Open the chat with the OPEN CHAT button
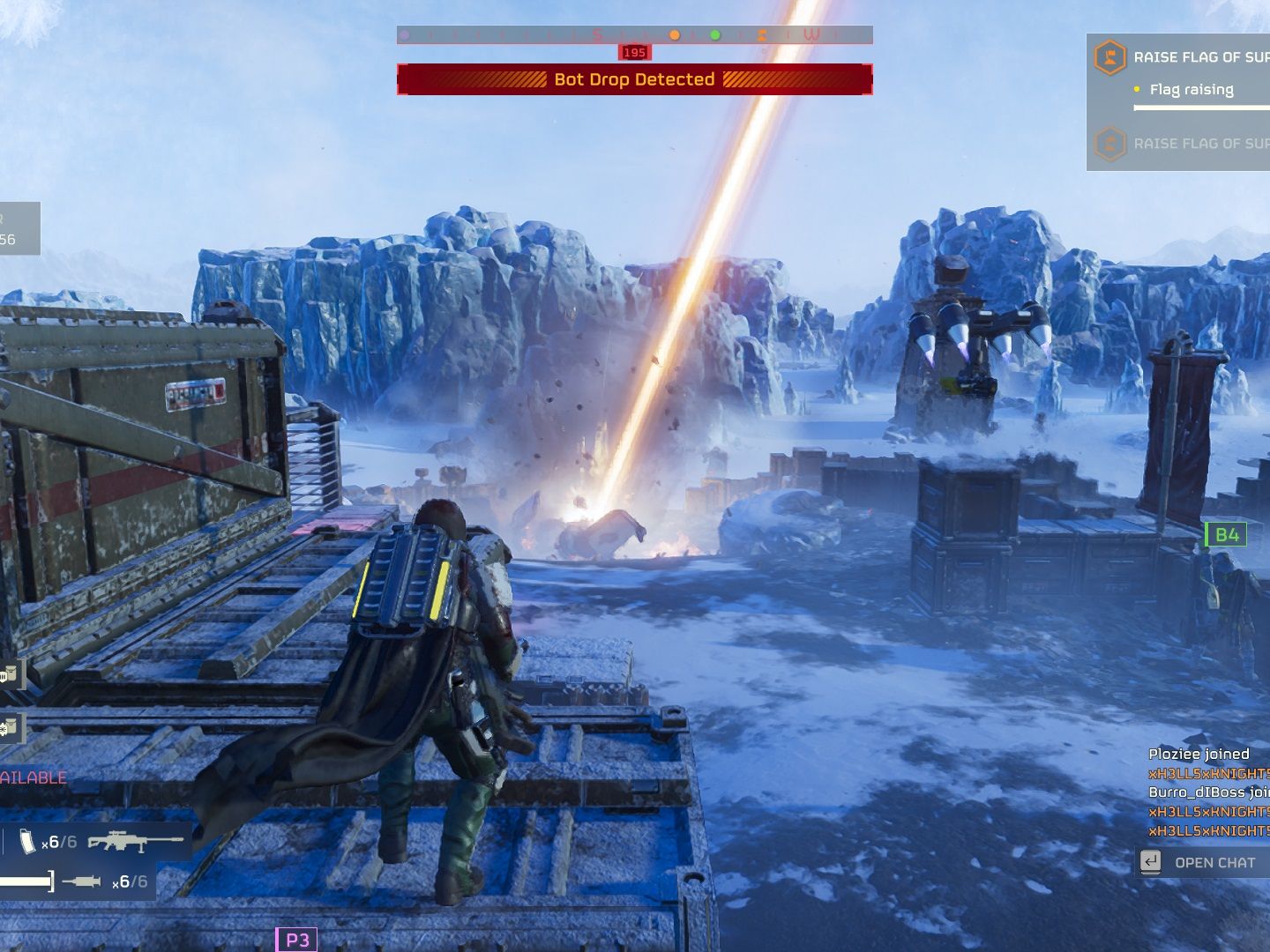Image resolution: width=1270 pixels, height=952 pixels. [1203, 862]
